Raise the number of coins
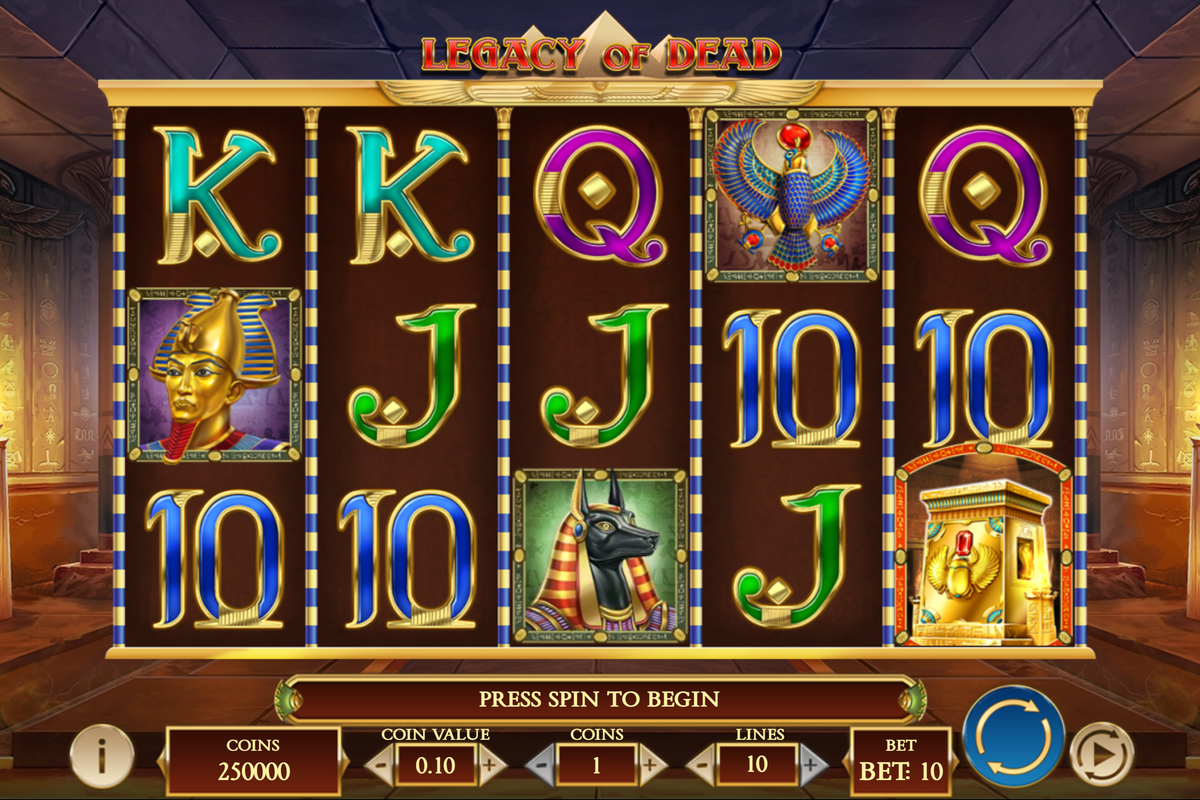Image resolution: width=1200 pixels, height=800 pixels. [650, 765]
